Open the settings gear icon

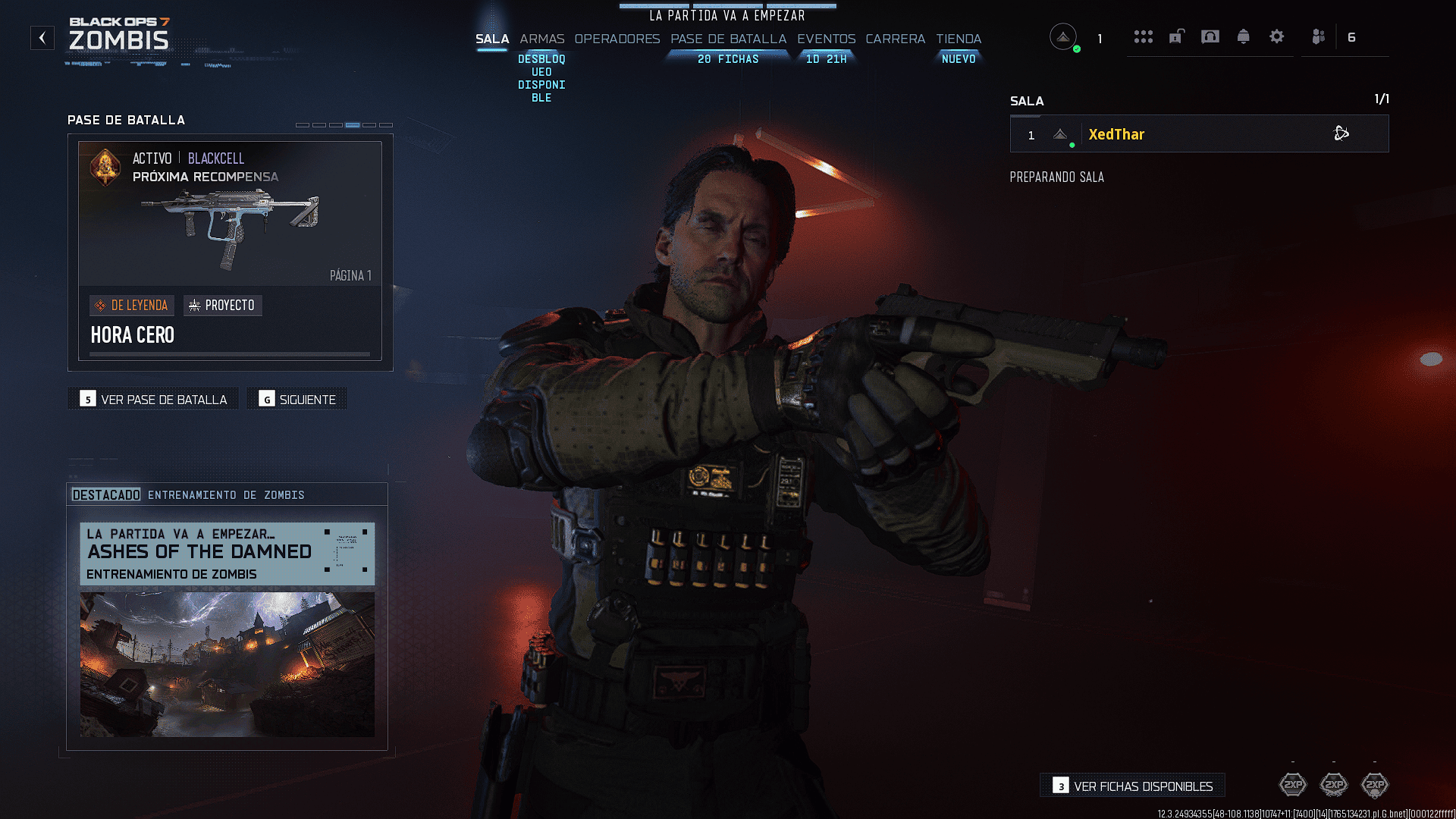1276,36
